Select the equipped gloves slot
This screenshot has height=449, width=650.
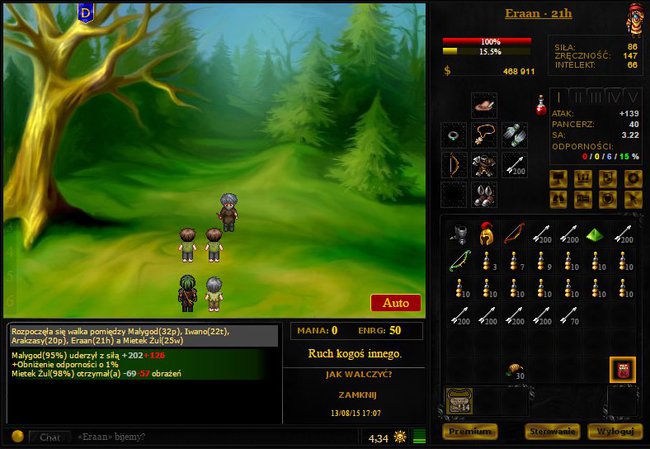pos(514,135)
